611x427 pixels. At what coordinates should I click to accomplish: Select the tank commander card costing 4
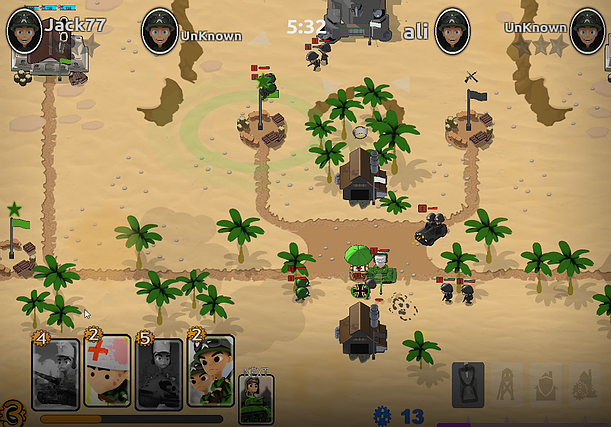(55, 372)
